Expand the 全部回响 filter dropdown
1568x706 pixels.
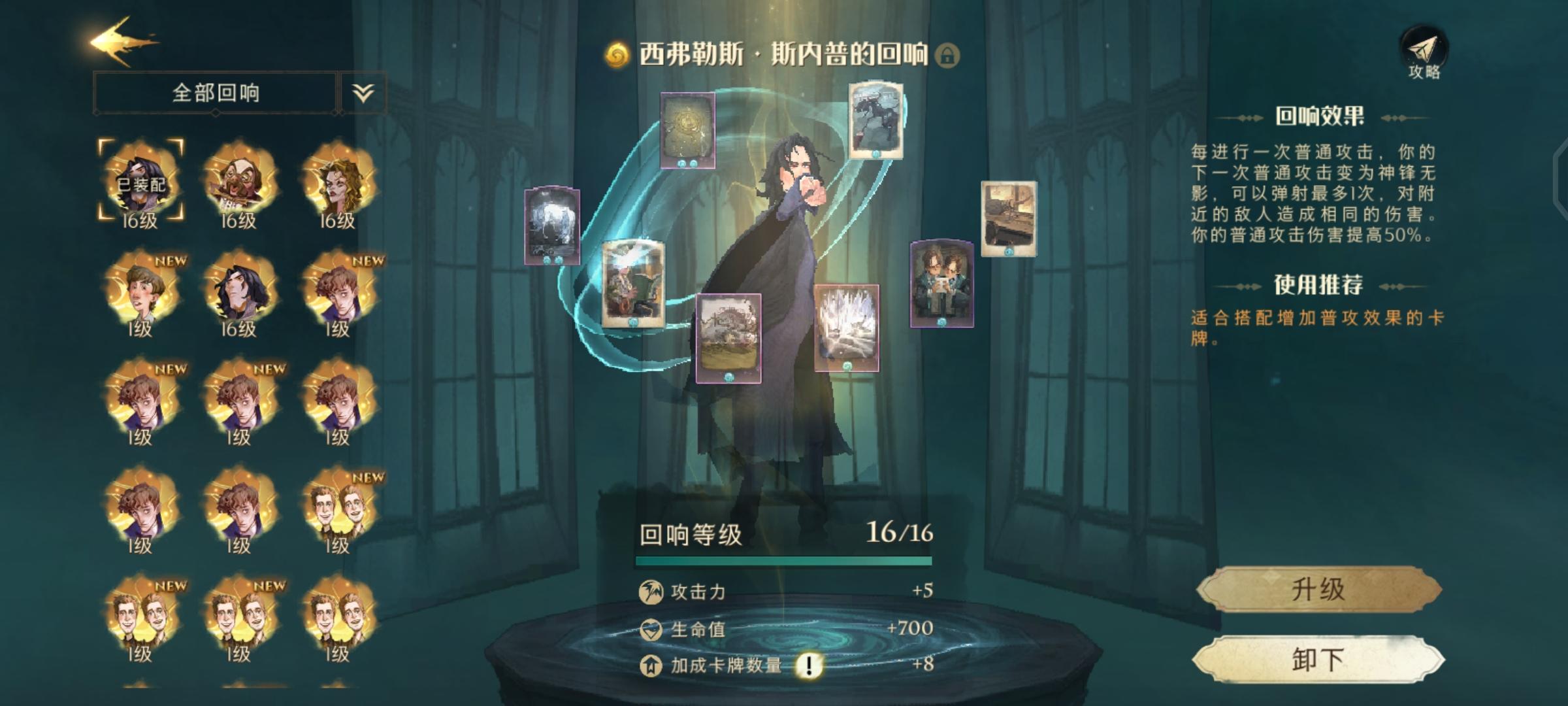coord(363,92)
